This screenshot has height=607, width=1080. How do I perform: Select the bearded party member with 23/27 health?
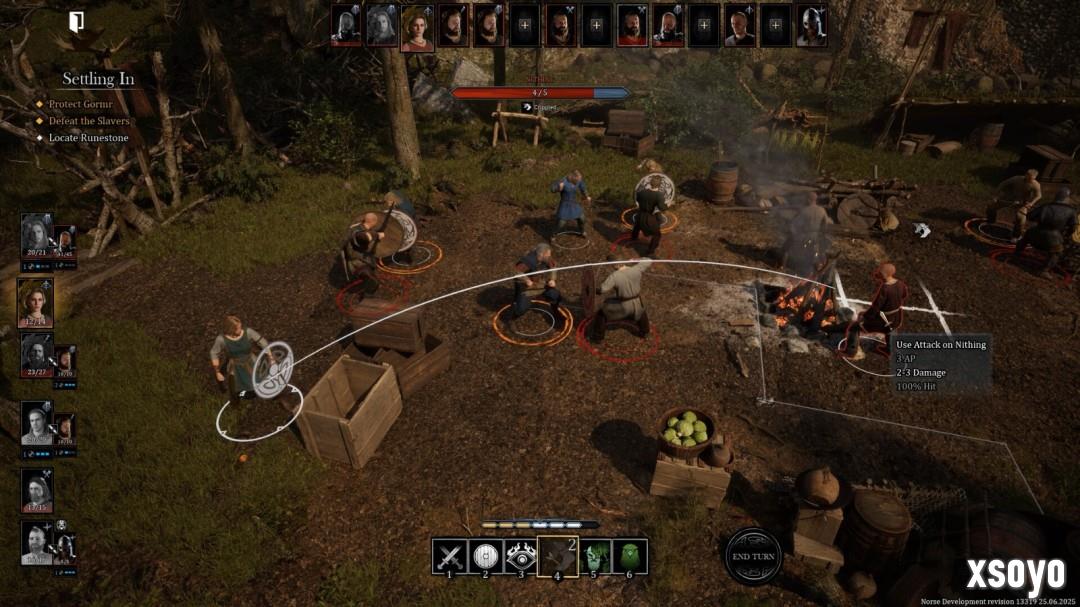(36, 355)
